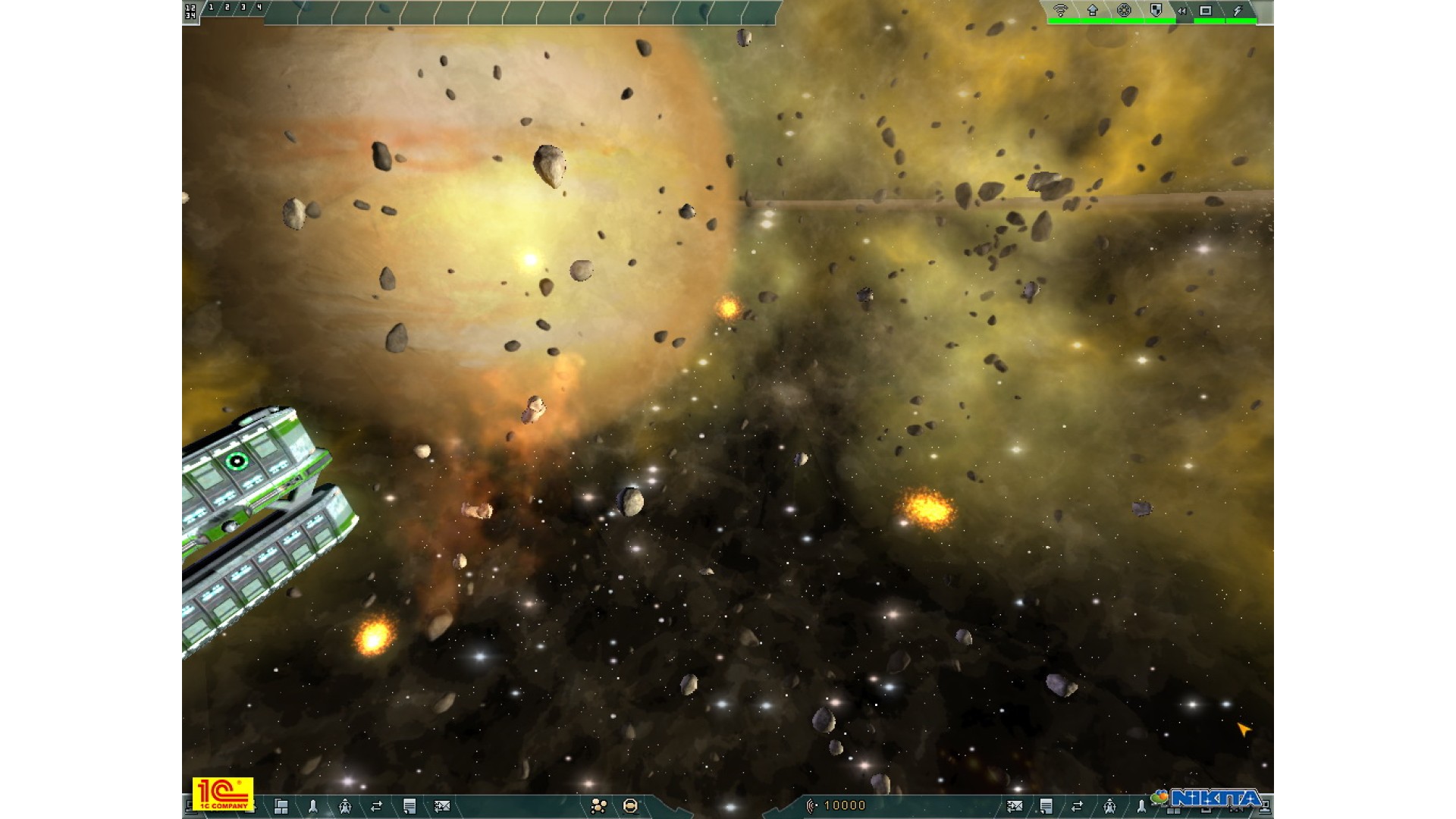Image resolution: width=1456 pixels, height=819 pixels.
Task: Click the clustered spheres icon
Action: click(598, 806)
